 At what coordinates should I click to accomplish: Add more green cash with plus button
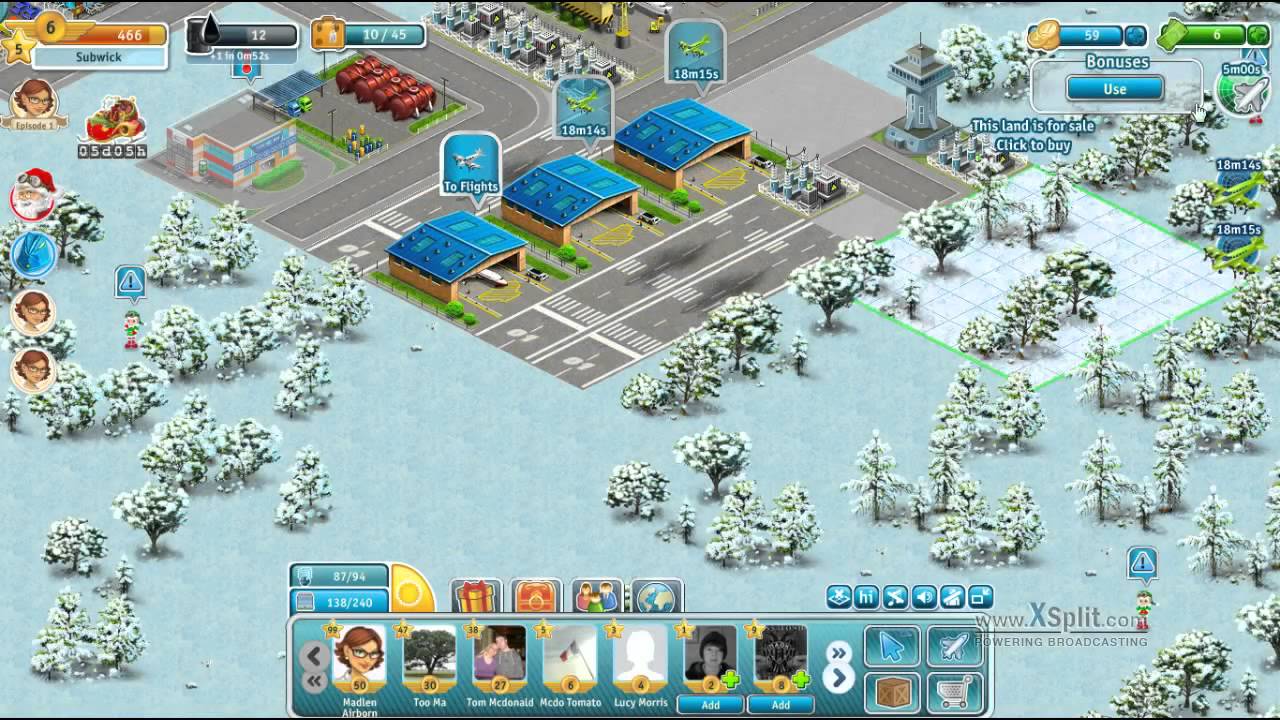click(1256, 36)
